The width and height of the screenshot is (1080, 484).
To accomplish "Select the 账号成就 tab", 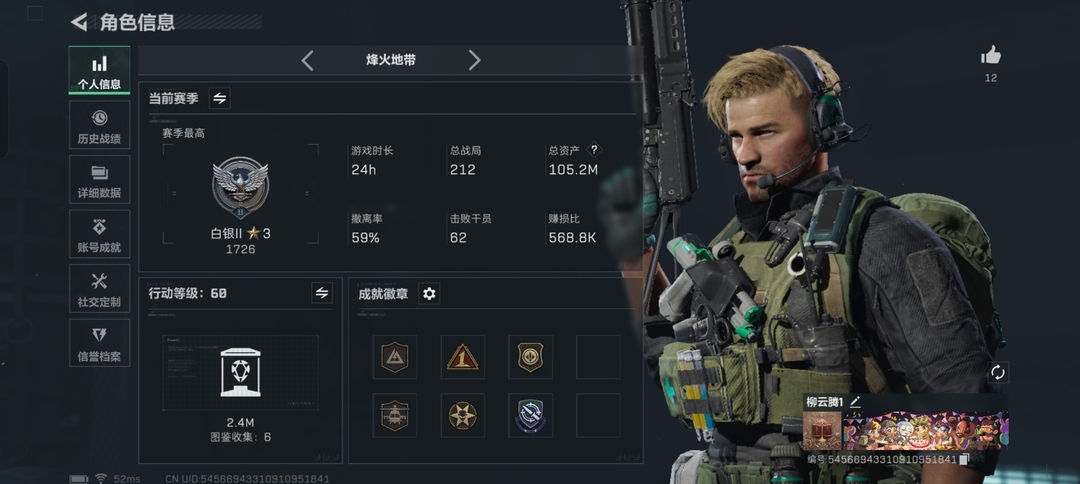I will (99, 234).
